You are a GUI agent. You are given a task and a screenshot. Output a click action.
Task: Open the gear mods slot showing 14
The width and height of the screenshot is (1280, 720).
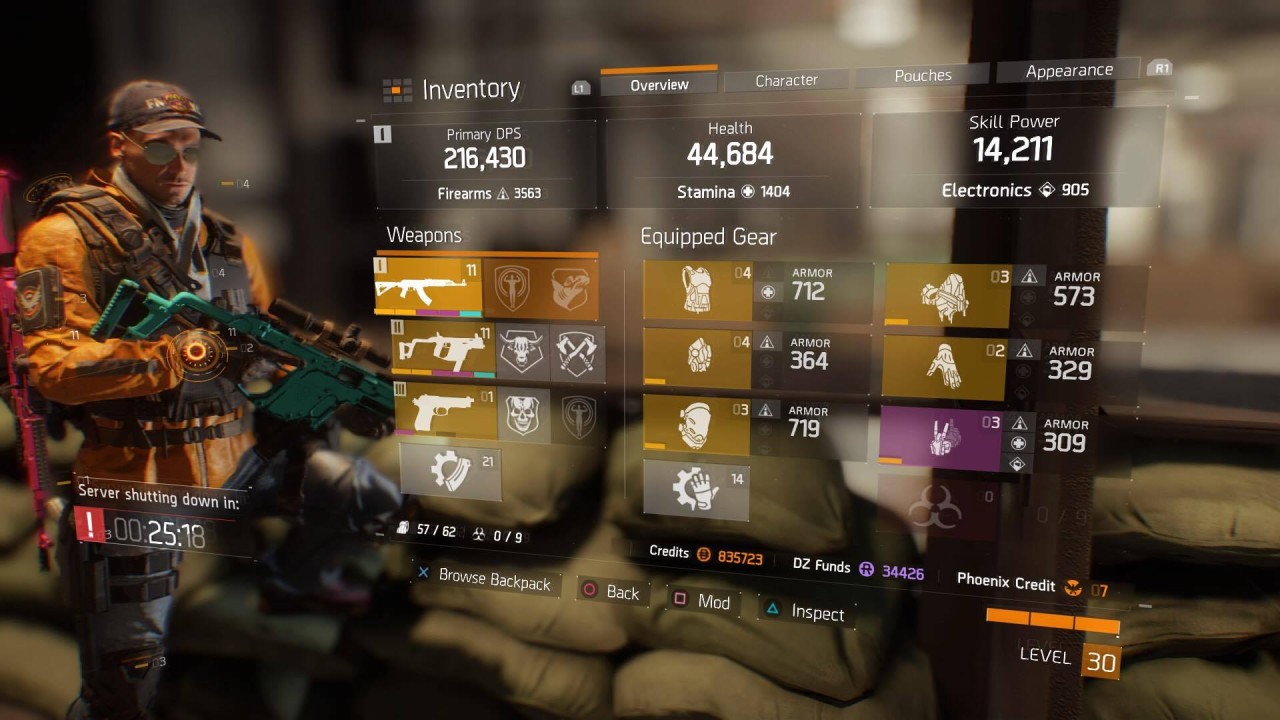pyautogui.click(x=696, y=490)
